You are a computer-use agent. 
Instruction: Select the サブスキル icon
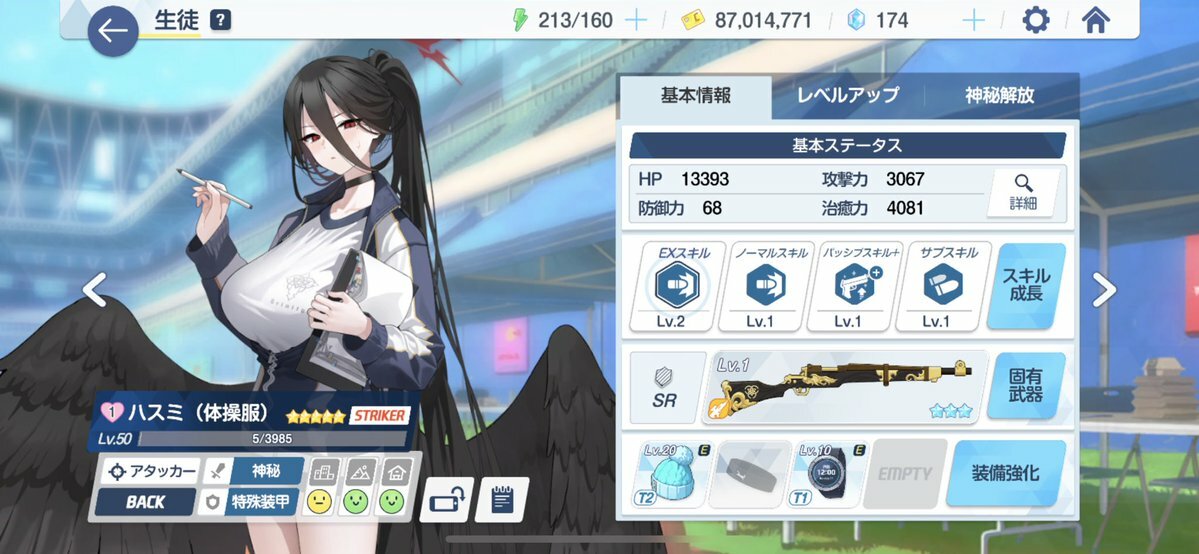(935, 287)
